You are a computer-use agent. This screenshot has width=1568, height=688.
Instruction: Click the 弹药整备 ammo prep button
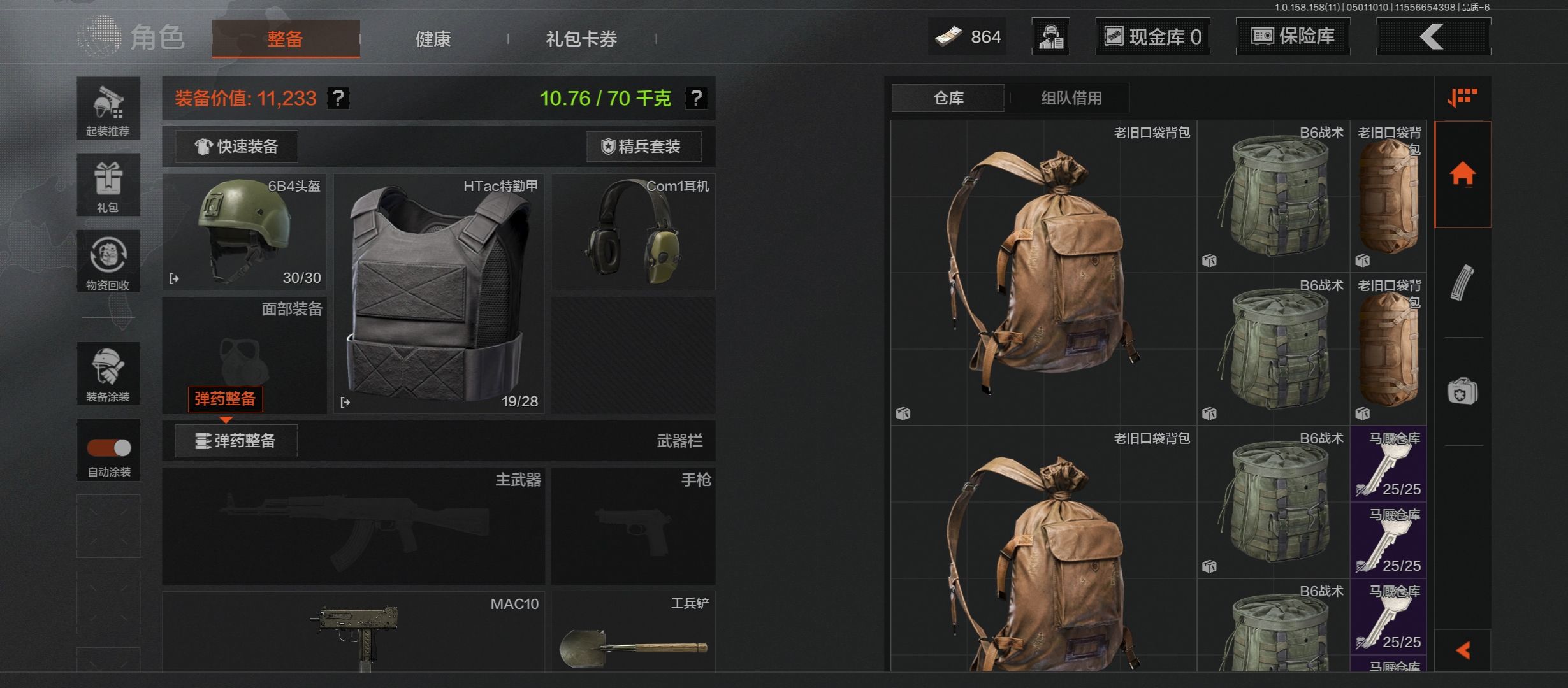tap(236, 441)
